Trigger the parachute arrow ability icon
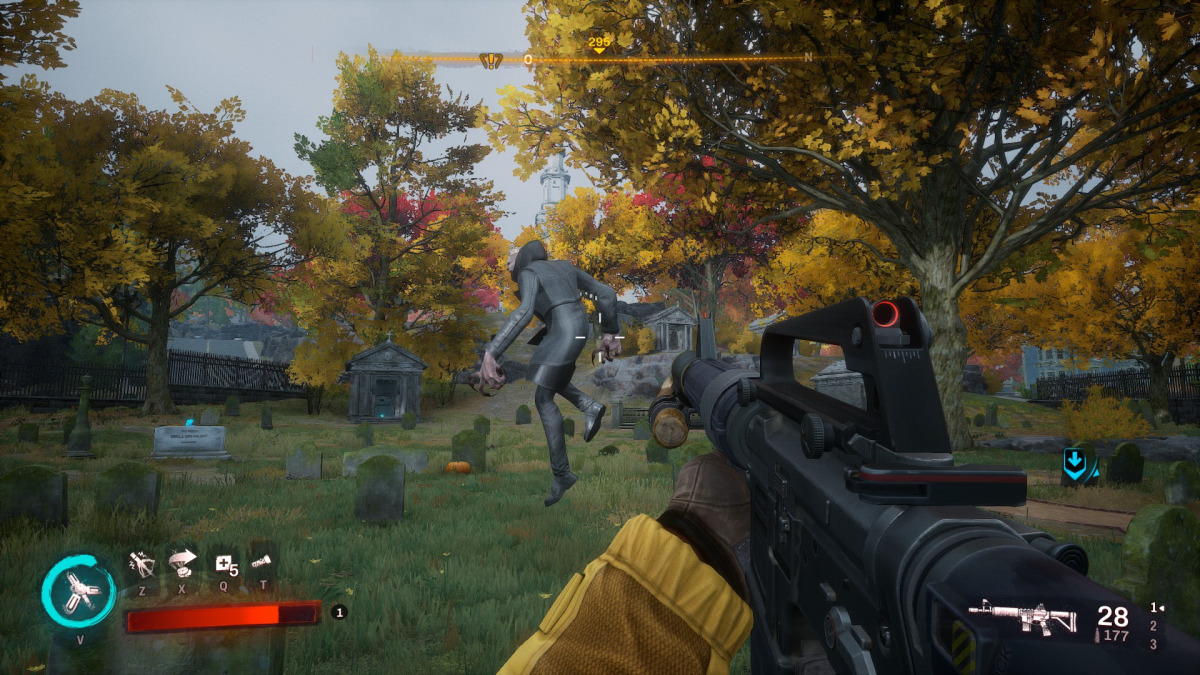1200x675 pixels. [183, 564]
